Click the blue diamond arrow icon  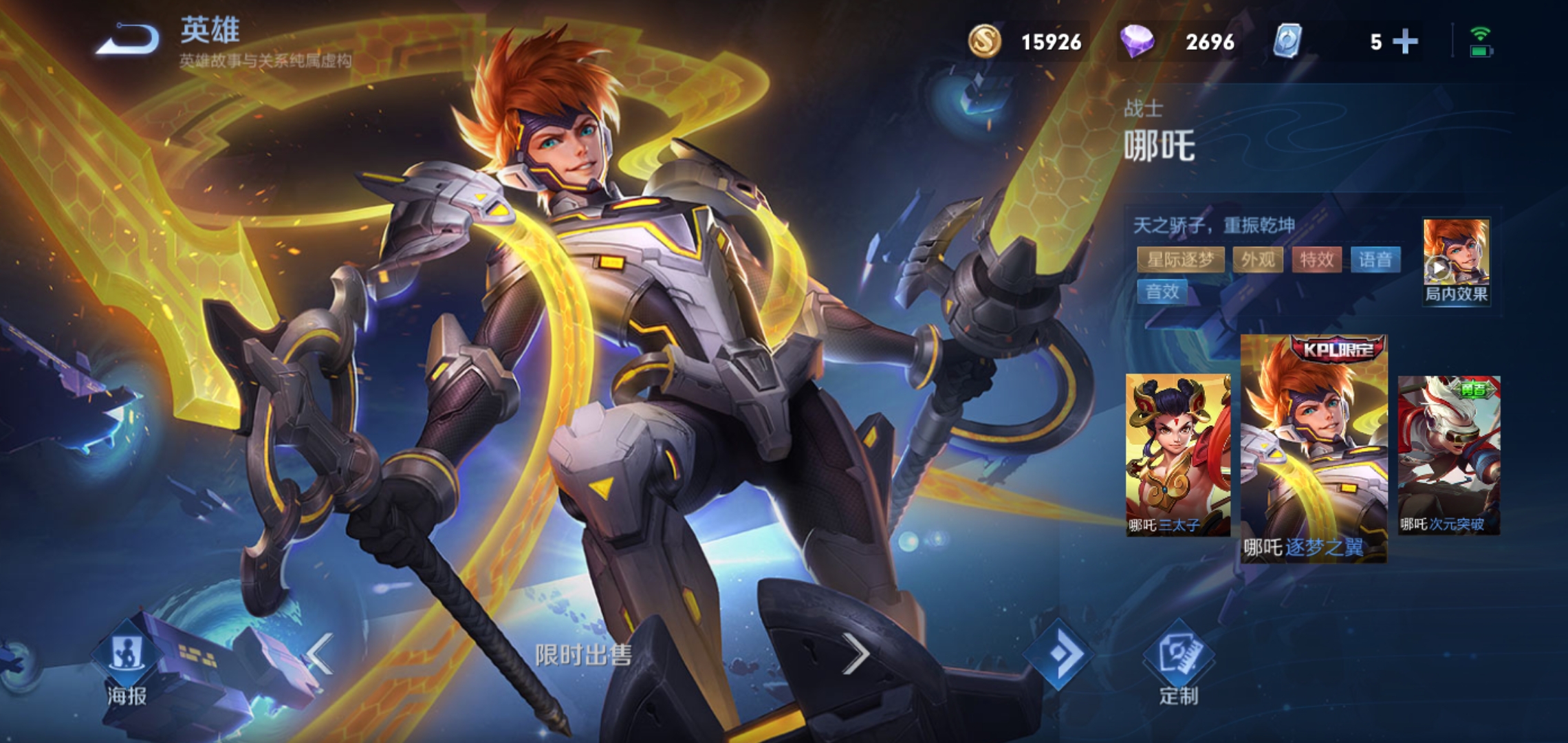tap(1058, 654)
